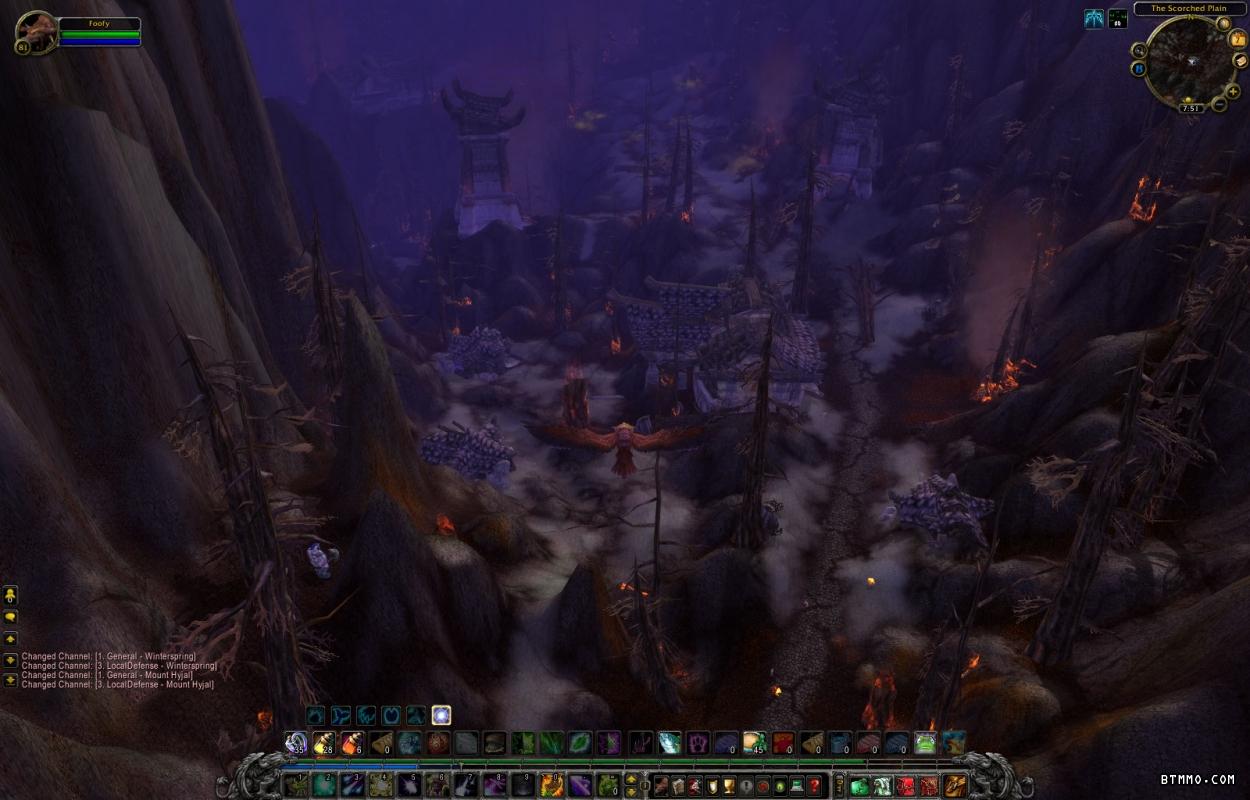Activate the ability in action slot 2
Screen dimensions: 1250x800
click(x=324, y=785)
